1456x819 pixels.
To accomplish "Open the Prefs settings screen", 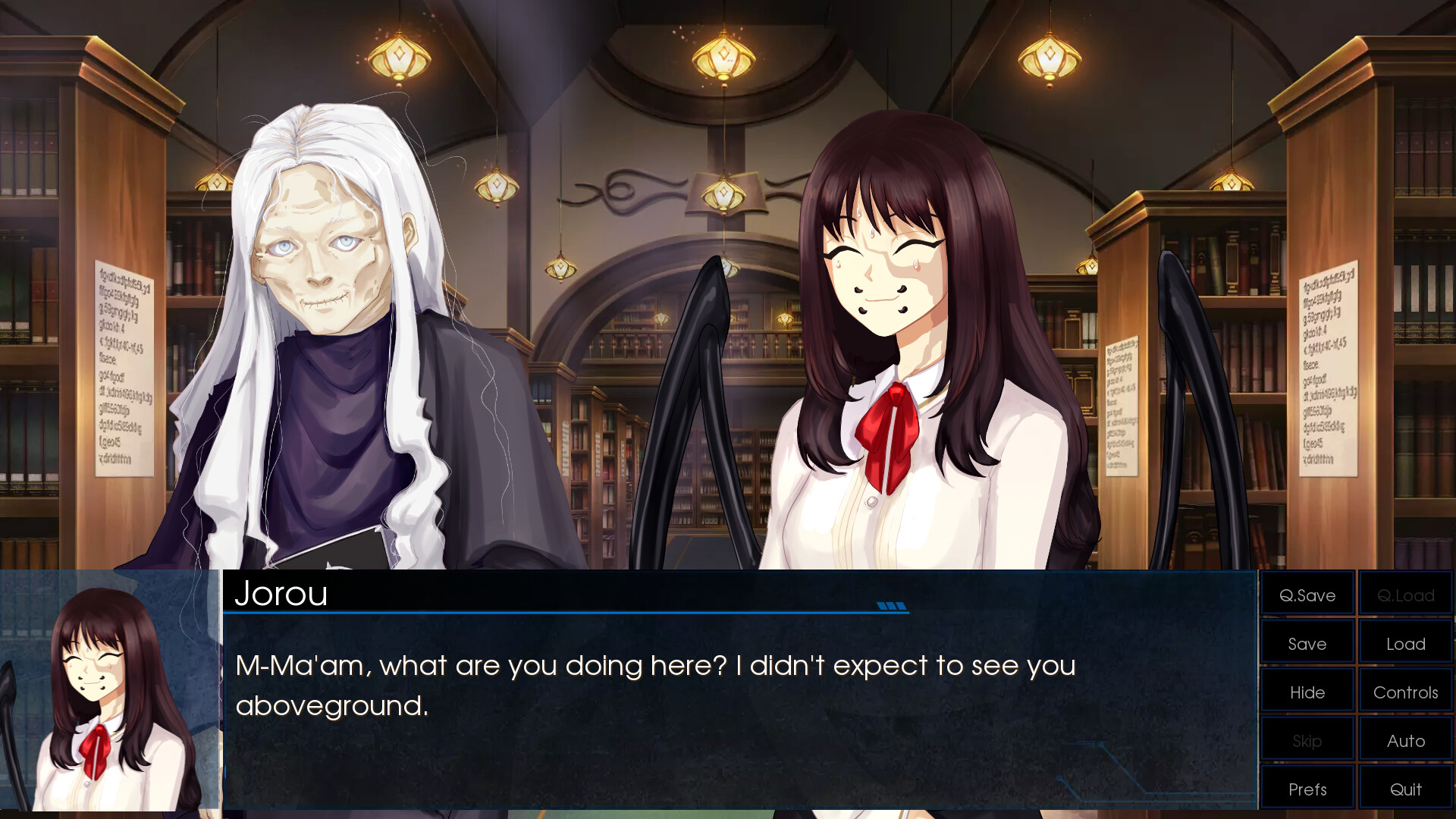I will [x=1307, y=788].
